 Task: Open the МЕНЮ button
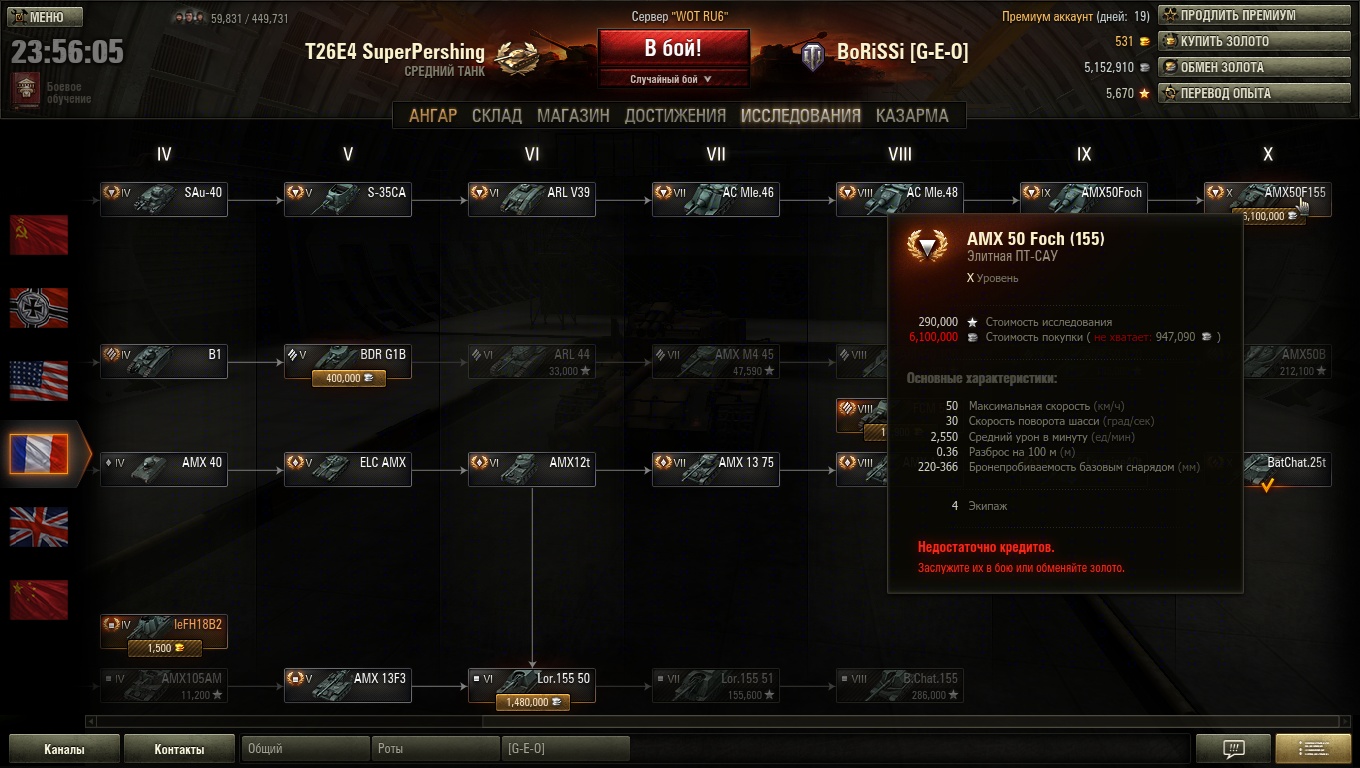[x=45, y=17]
